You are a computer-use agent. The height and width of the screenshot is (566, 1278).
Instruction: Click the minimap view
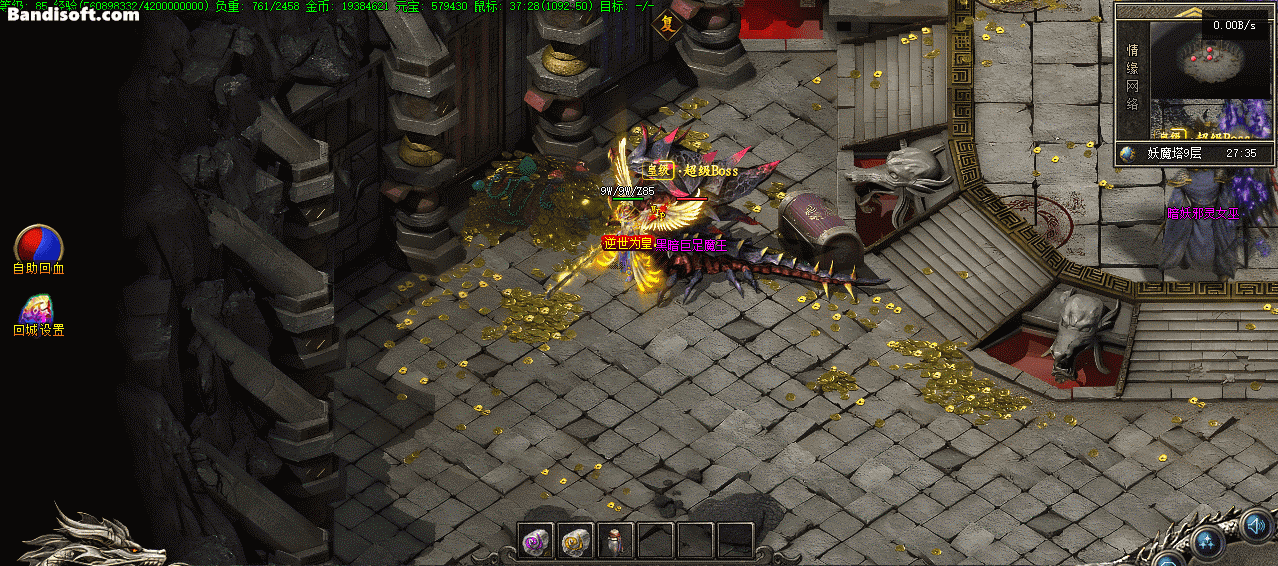(1208, 58)
